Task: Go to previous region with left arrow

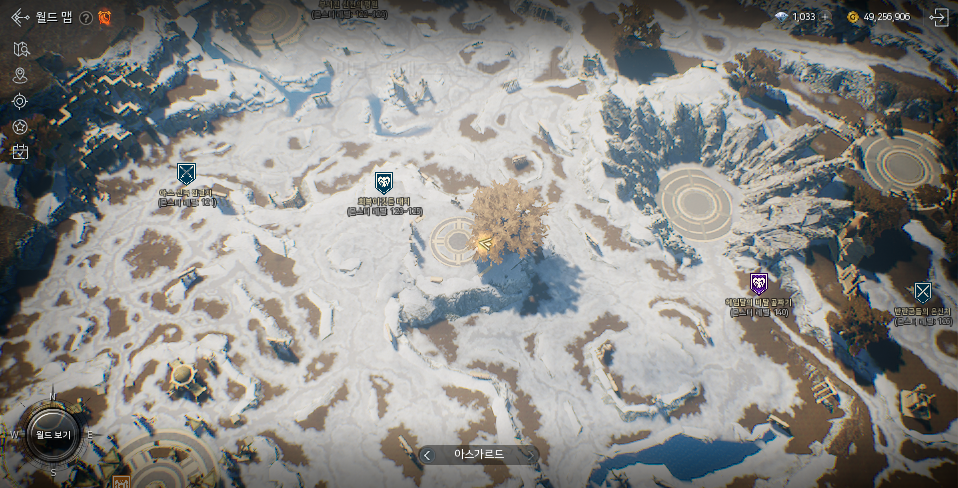Action: click(x=428, y=455)
